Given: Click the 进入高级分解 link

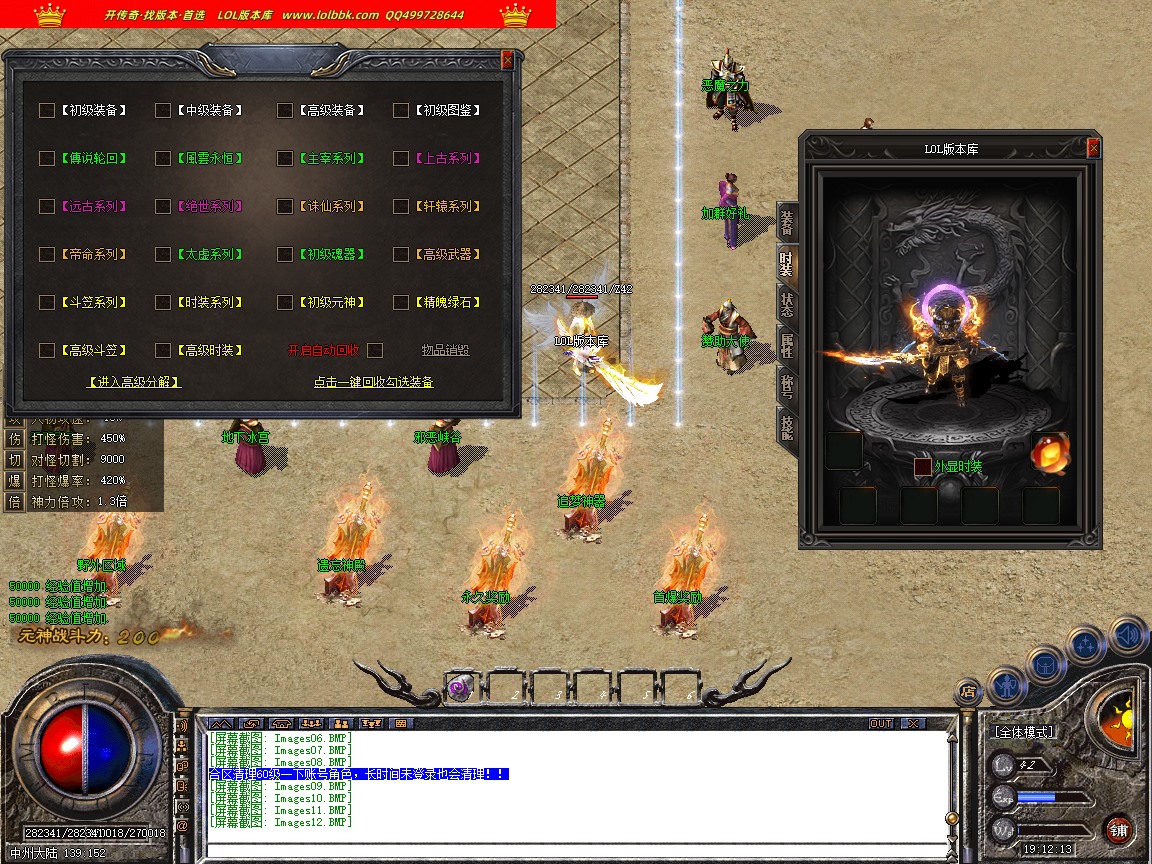Looking at the screenshot, I should pyautogui.click(x=134, y=382).
